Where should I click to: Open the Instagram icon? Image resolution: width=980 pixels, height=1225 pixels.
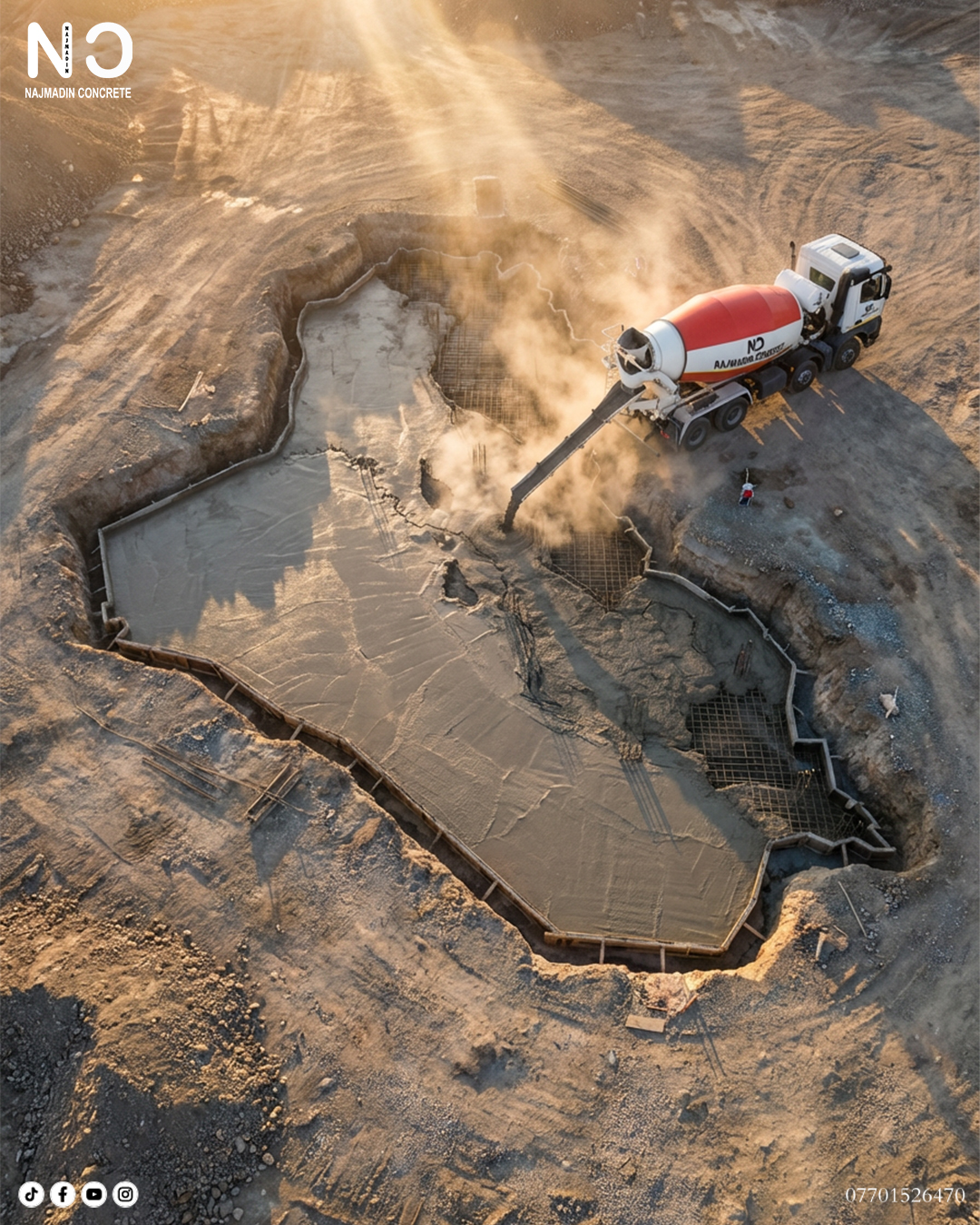tap(125, 1194)
